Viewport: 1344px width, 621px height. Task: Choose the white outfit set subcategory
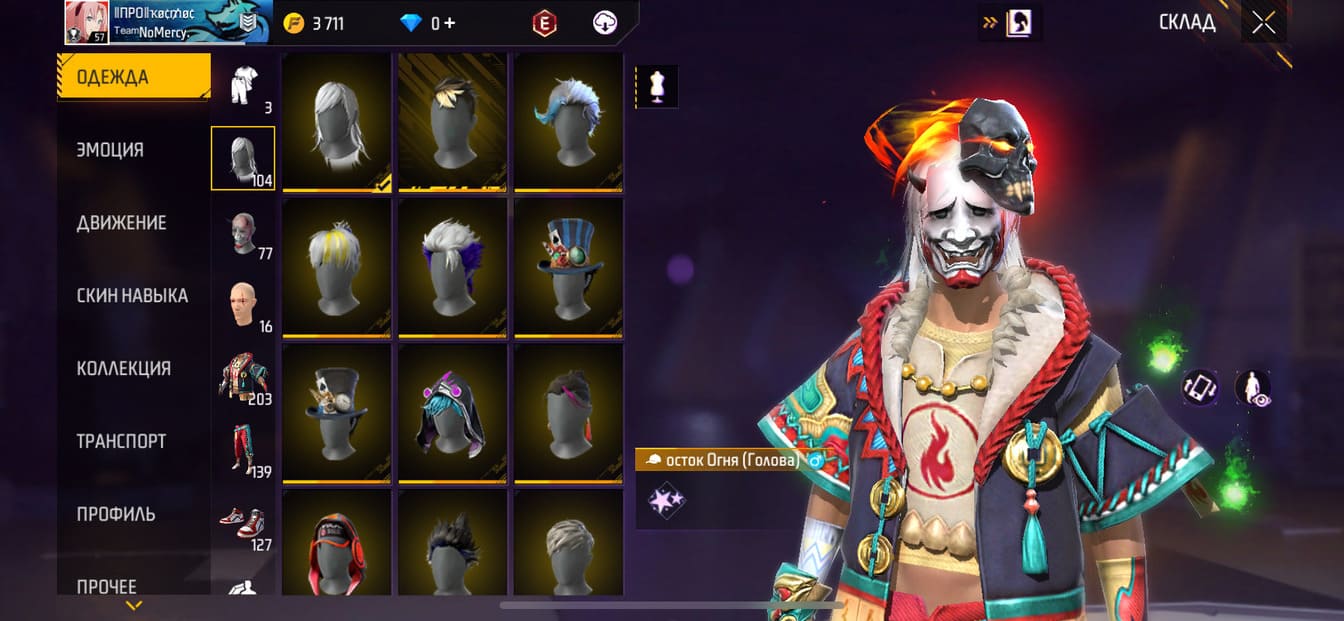tap(242, 87)
